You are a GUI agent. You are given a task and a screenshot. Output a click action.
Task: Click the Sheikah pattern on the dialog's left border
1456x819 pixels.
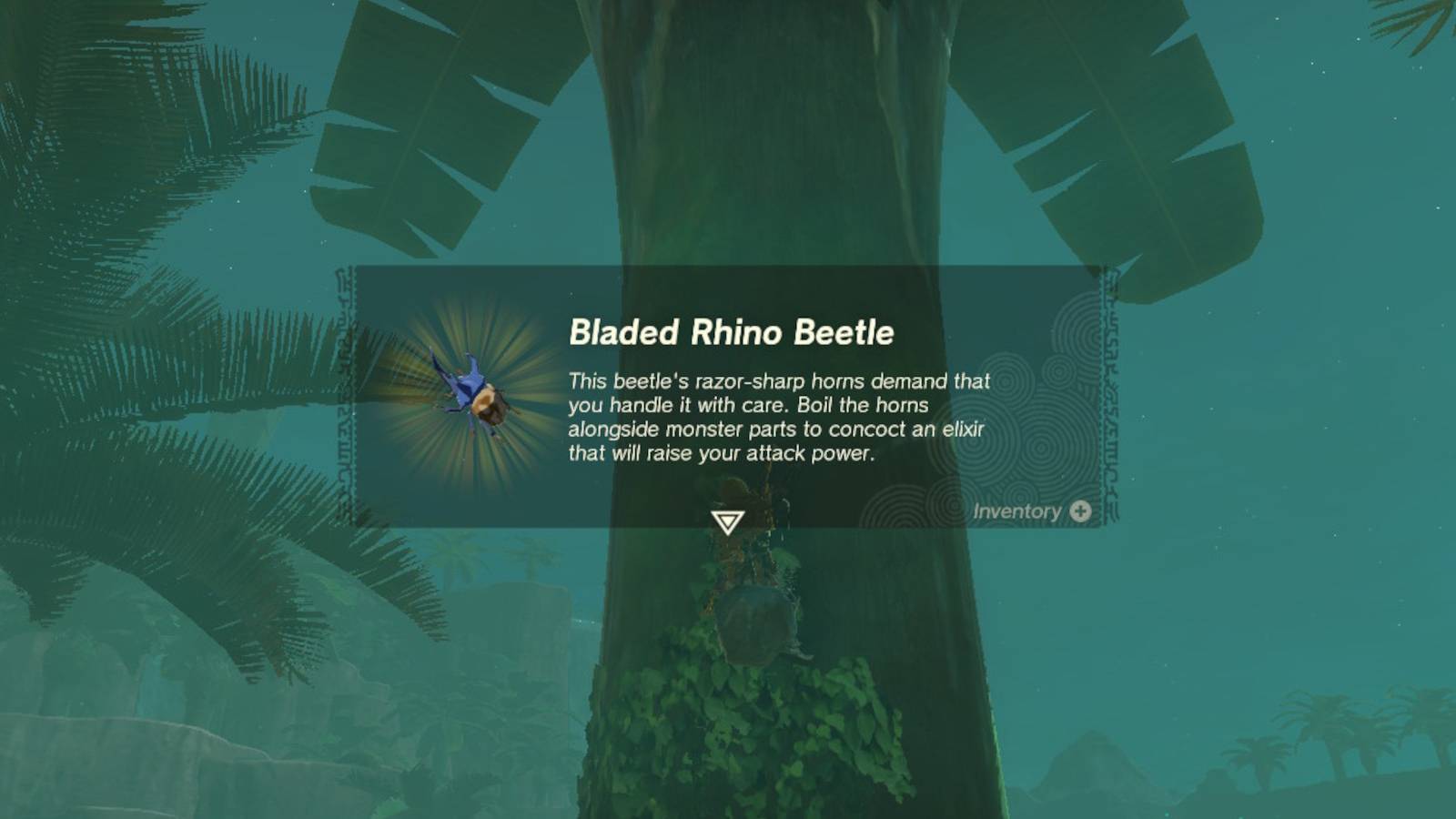coord(349,400)
